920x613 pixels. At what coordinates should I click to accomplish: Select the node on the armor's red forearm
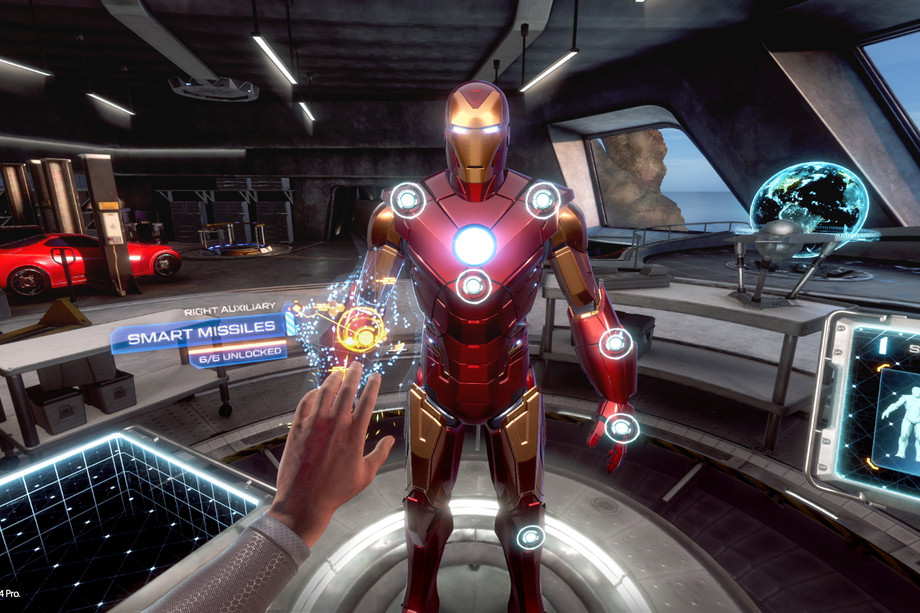(615, 344)
